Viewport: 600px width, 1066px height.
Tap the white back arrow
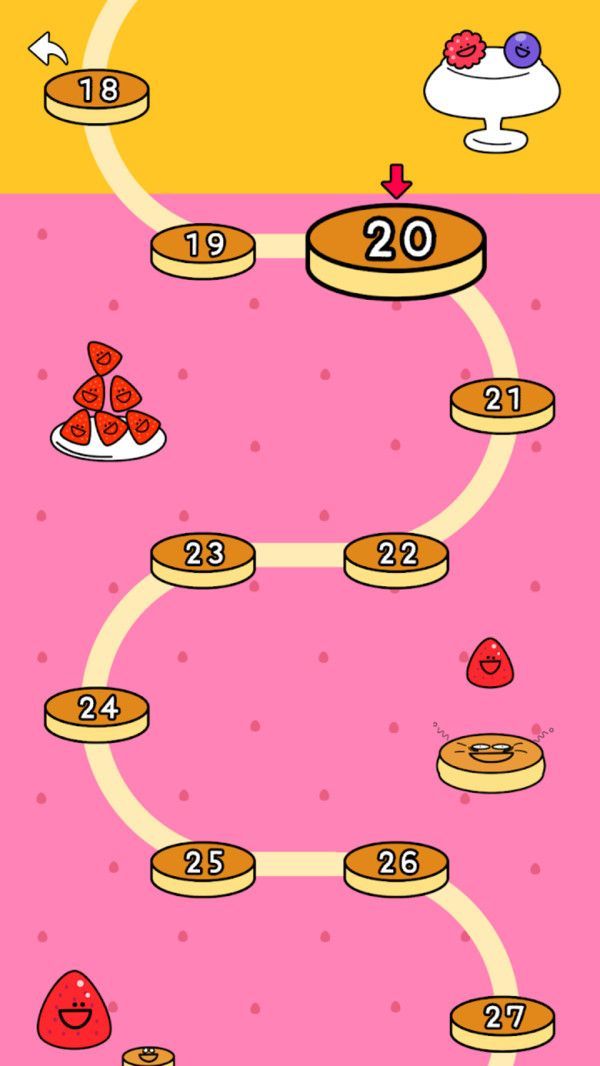pos(46,48)
